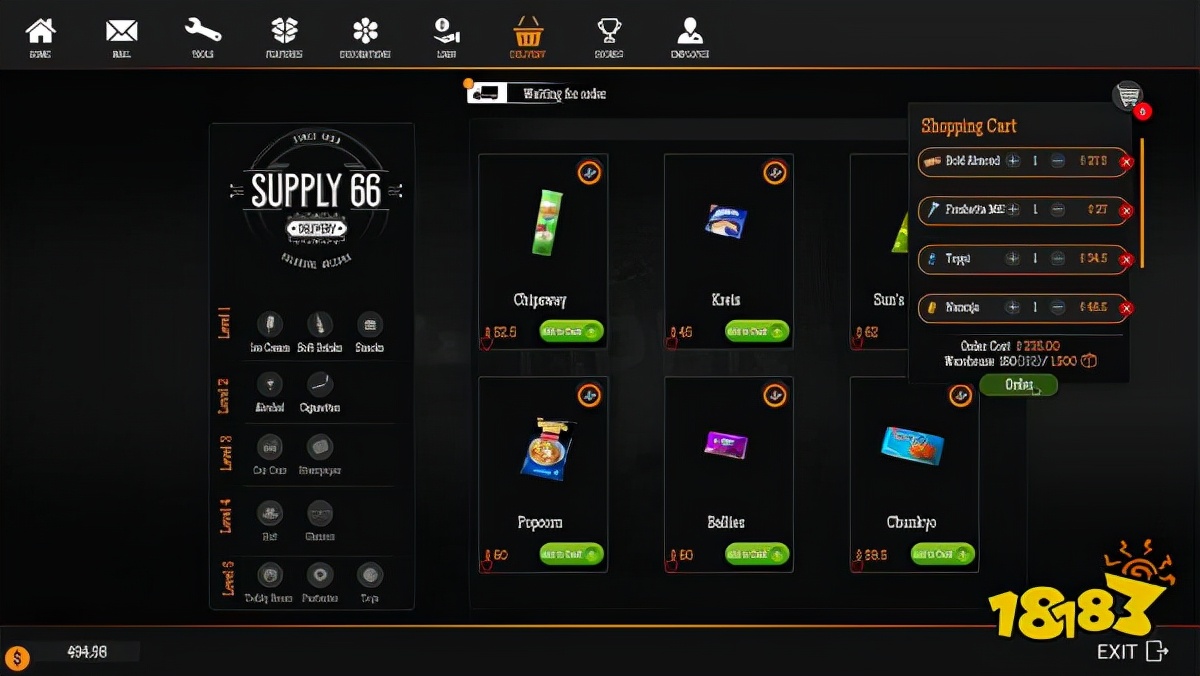Viewport: 1200px width, 676px height.
Task: Increase quantity of the first cart item
Action: [x=1013, y=161]
